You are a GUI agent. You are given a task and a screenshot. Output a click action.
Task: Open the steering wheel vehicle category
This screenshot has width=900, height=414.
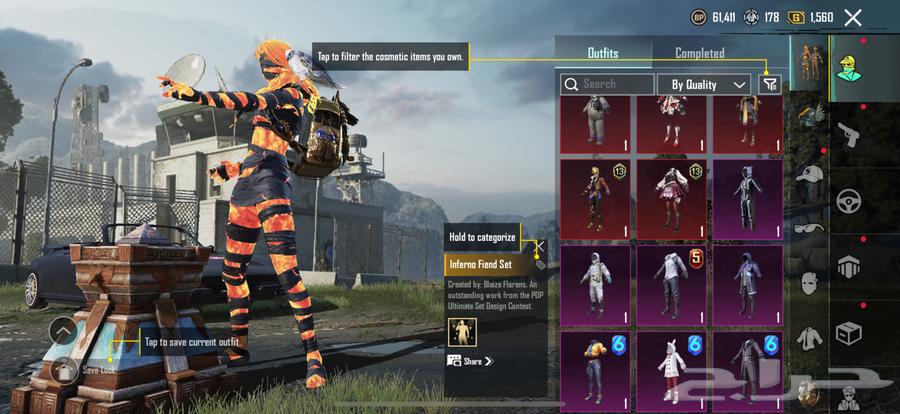[850, 199]
